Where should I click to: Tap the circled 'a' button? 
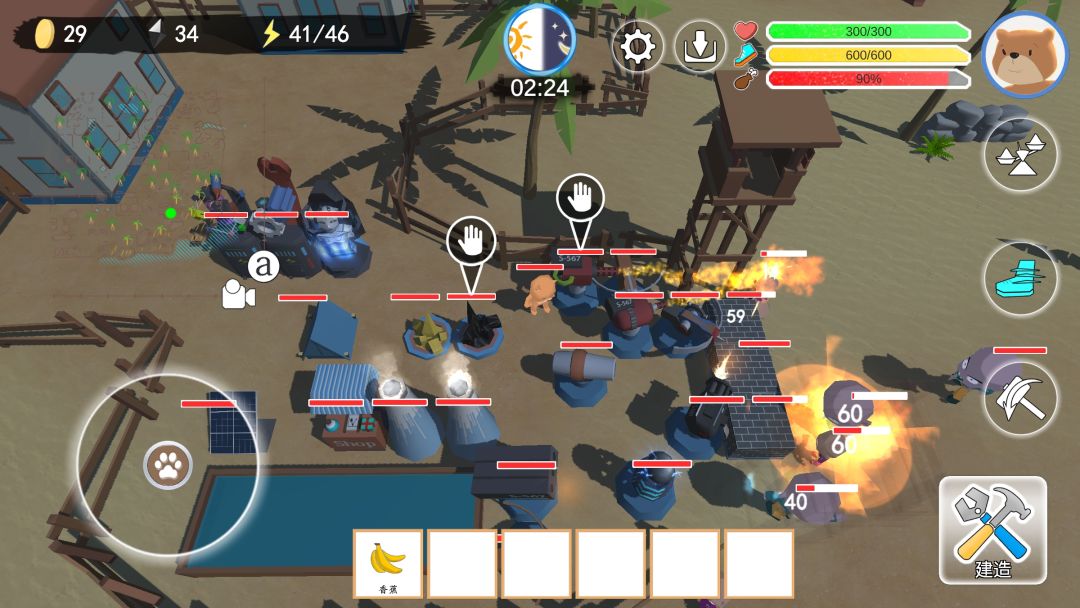pos(264,266)
